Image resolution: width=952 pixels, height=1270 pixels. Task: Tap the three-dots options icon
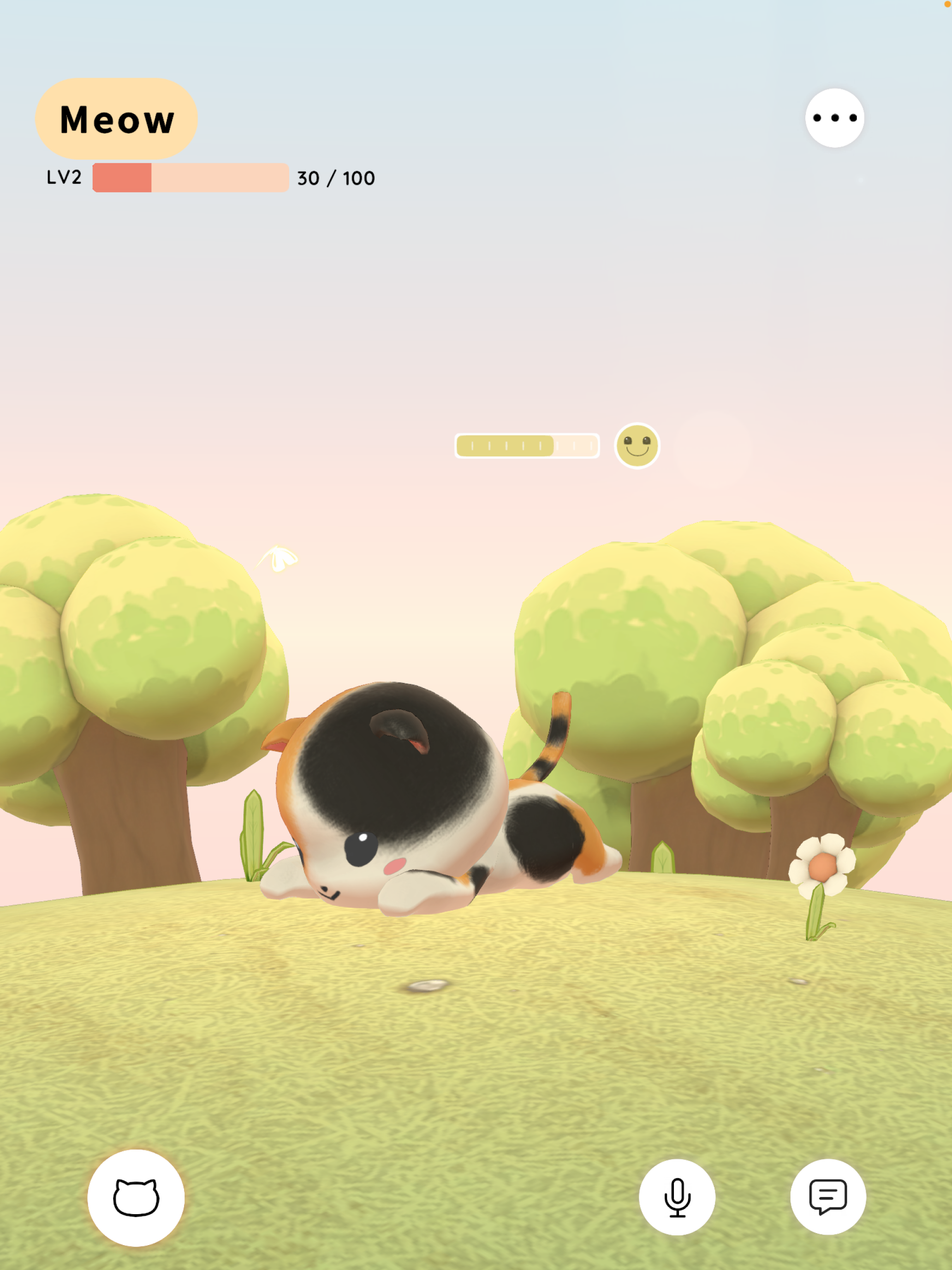tap(834, 118)
